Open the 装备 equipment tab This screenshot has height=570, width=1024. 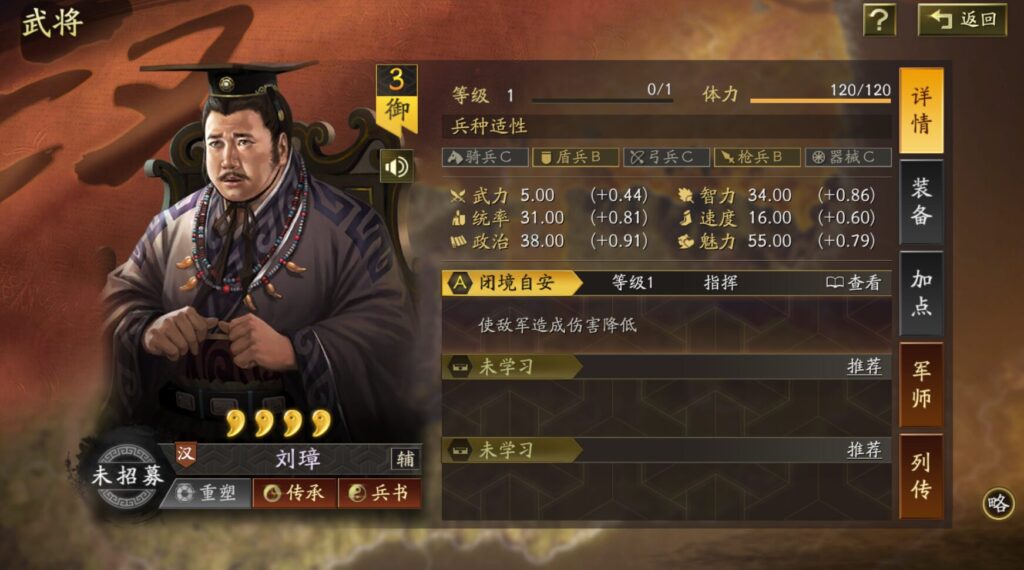921,201
